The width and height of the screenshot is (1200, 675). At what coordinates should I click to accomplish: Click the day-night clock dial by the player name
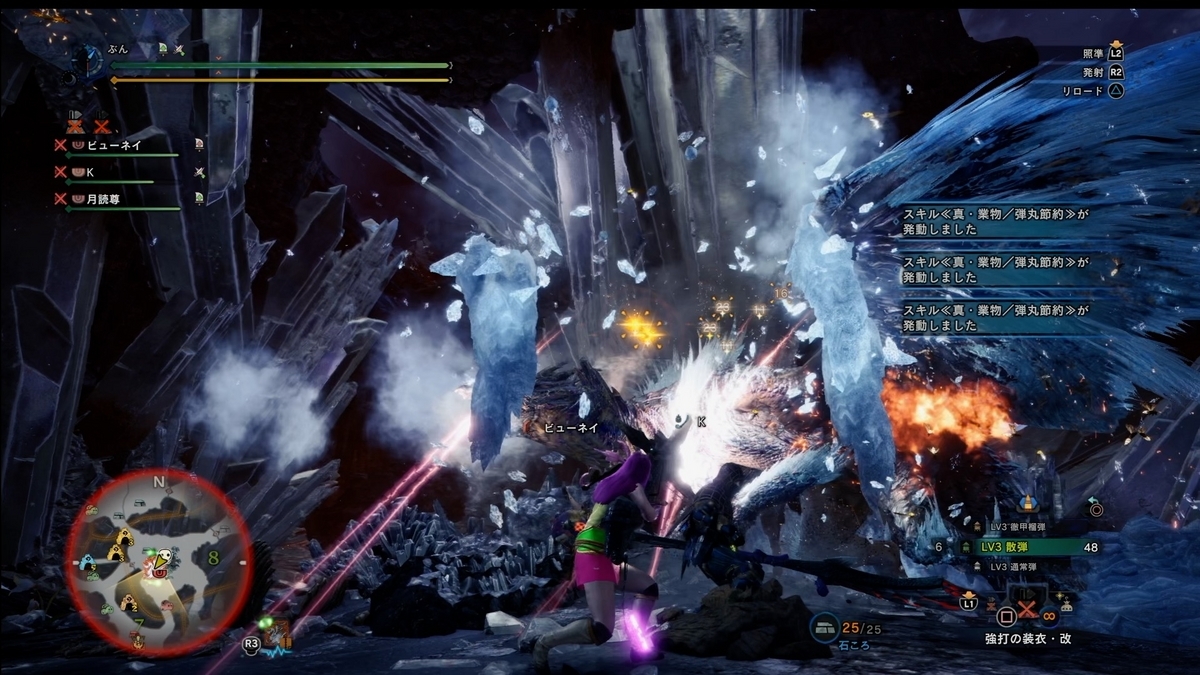[x=86, y=59]
